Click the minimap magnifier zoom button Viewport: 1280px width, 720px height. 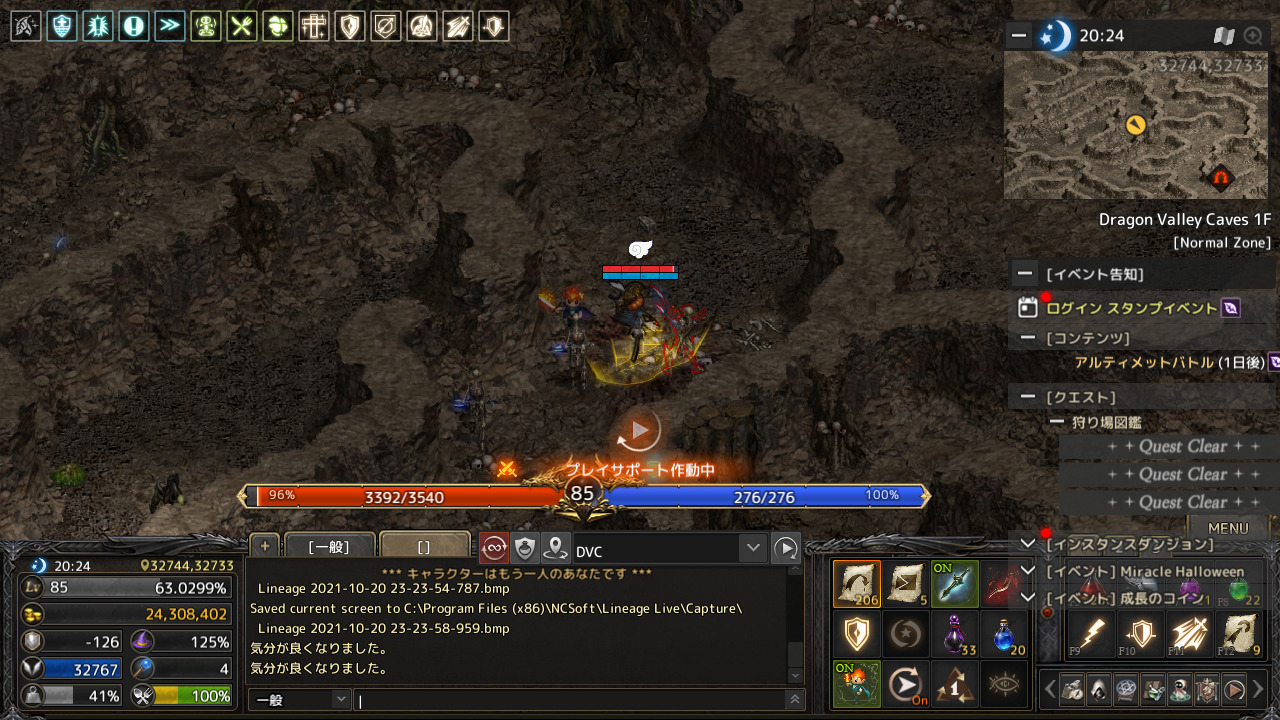click(1252, 36)
